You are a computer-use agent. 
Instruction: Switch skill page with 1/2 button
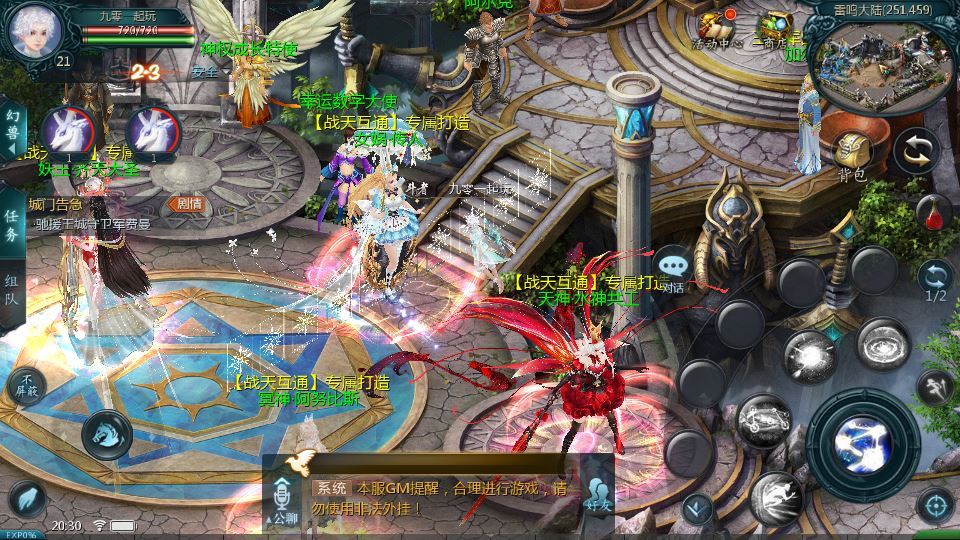click(x=935, y=281)
